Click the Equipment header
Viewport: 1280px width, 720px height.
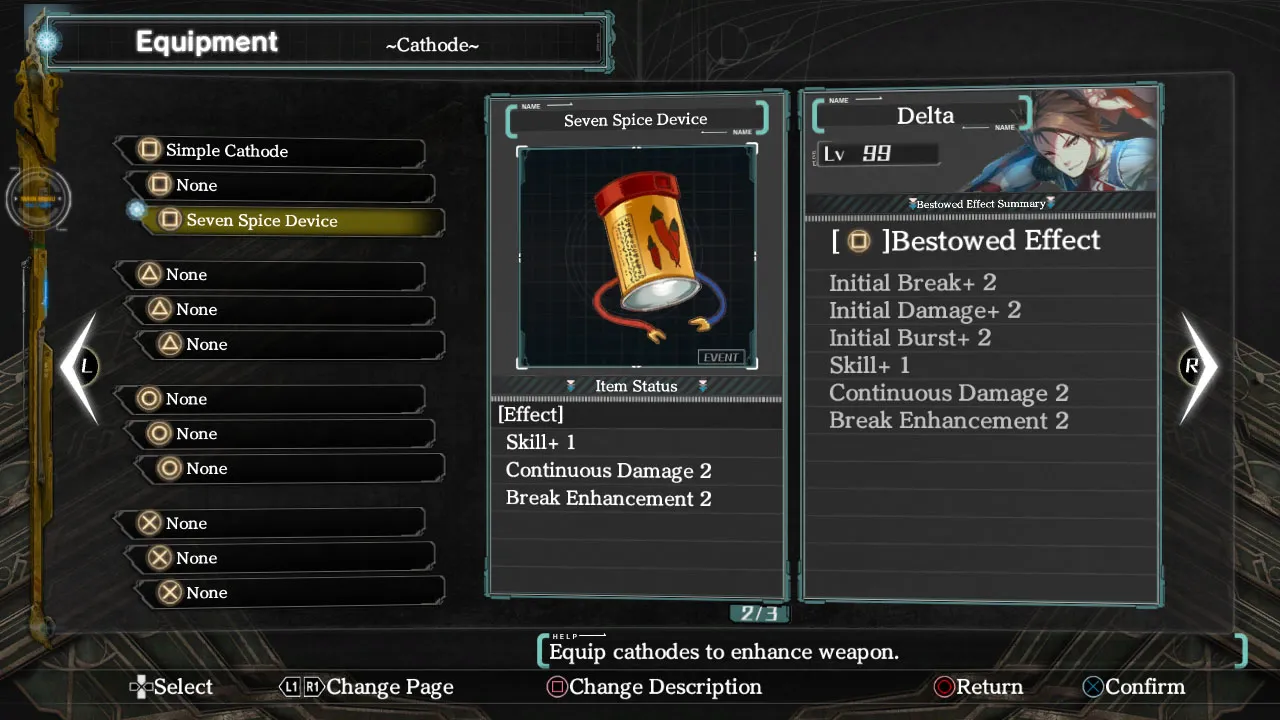pyautogui.click(x=207, y=42)
